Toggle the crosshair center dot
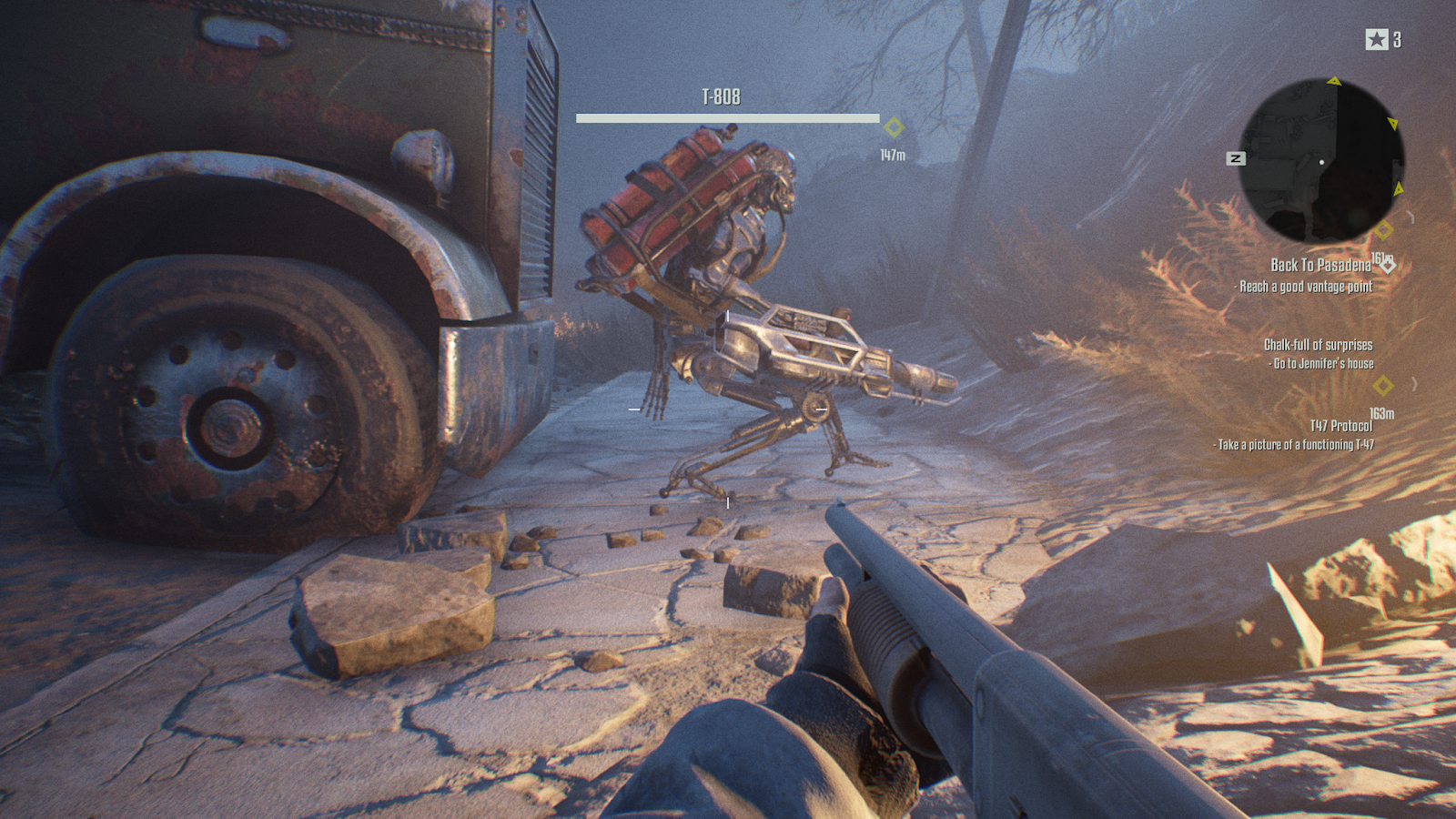This screenshot has height=819, width=1456. click(727, 407)
